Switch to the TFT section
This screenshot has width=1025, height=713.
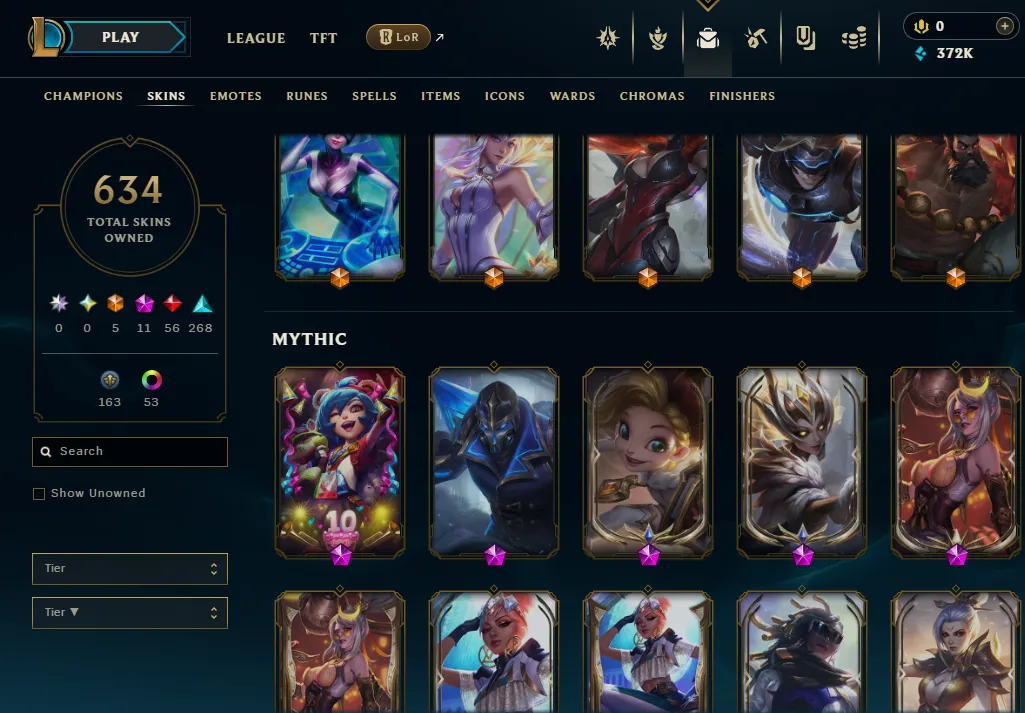[x=323, y=38]
